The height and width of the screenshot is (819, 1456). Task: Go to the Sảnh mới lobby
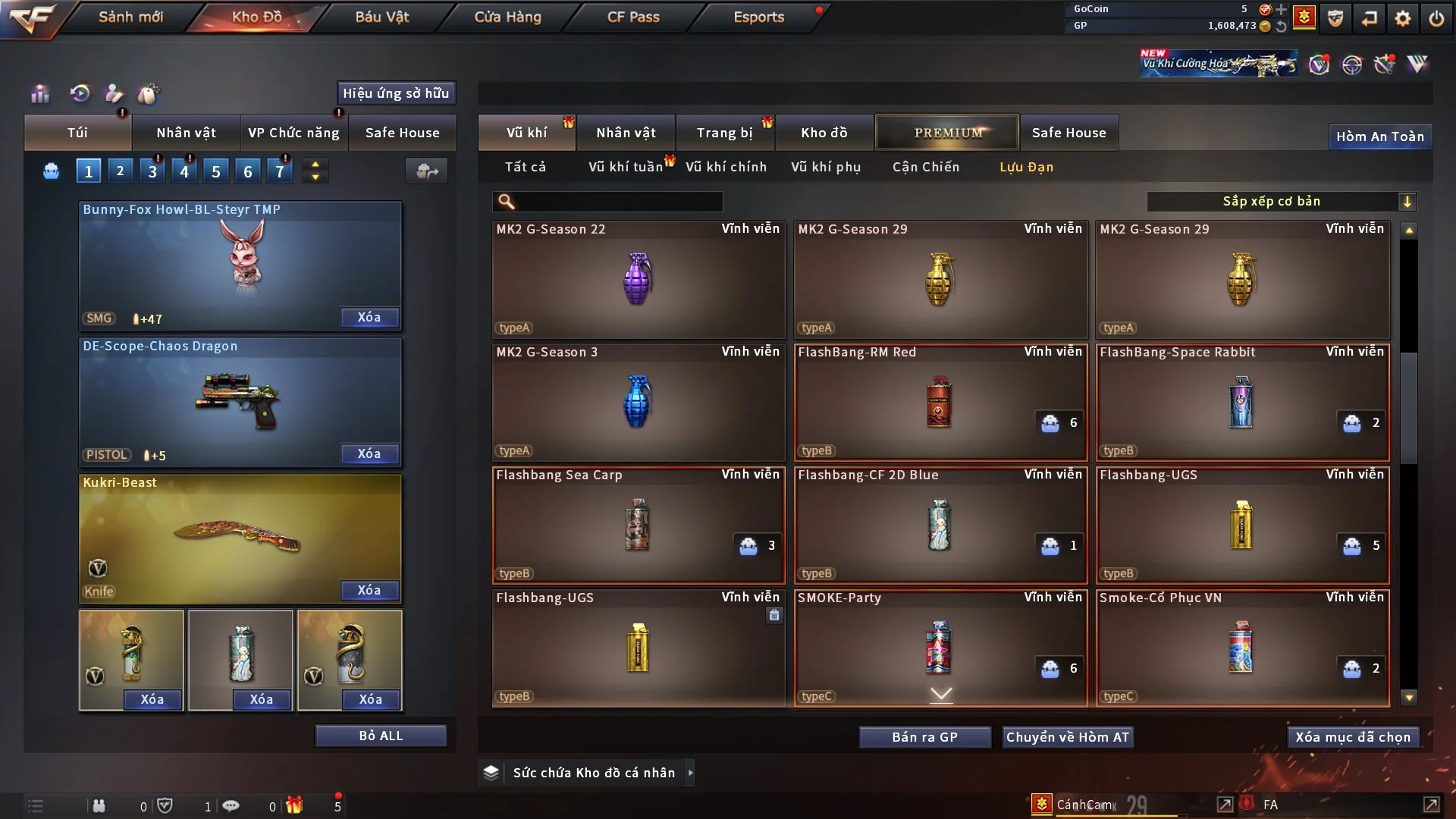tap(130, 17)
